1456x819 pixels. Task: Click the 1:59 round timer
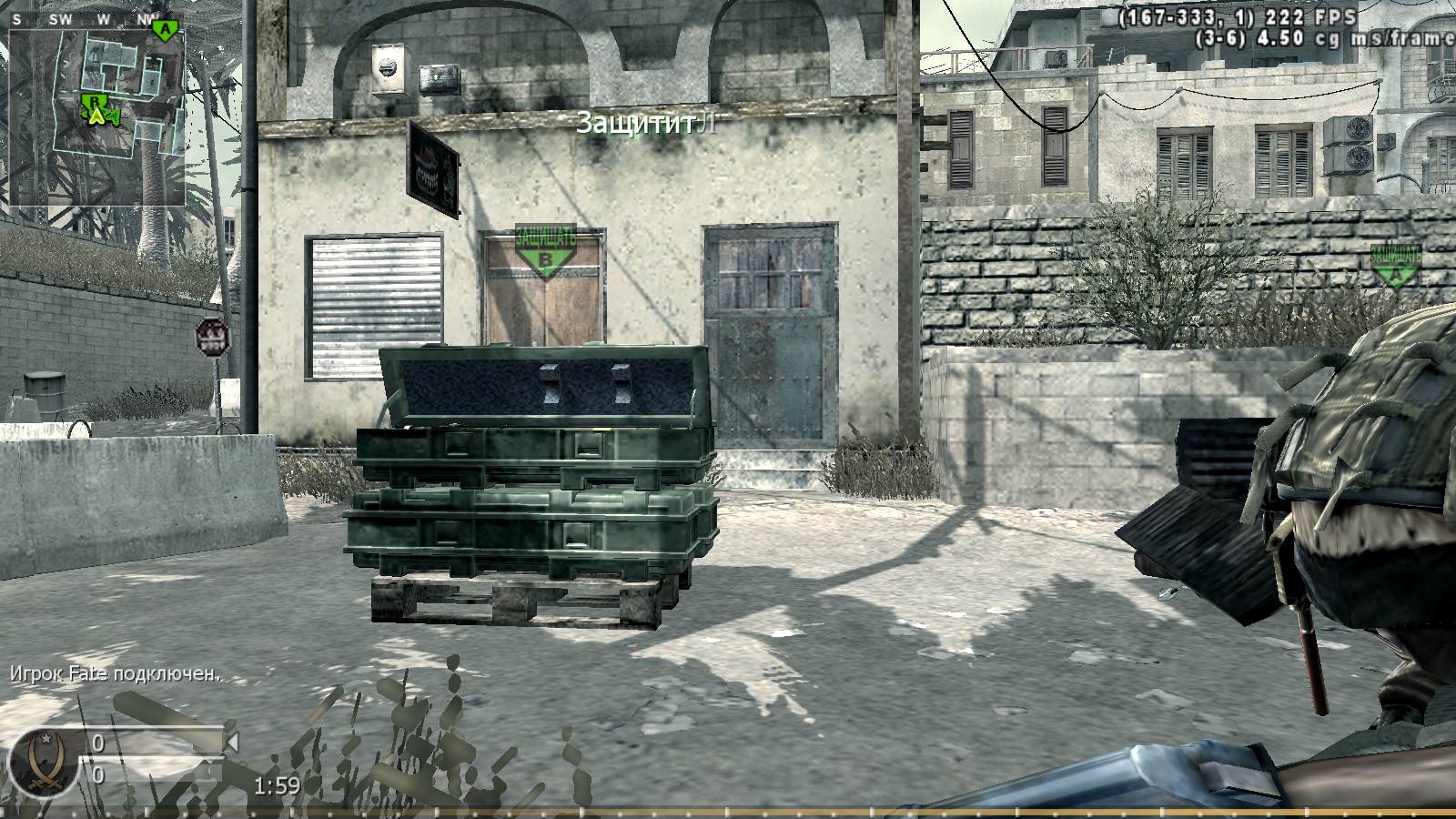[x=278, y=784]
